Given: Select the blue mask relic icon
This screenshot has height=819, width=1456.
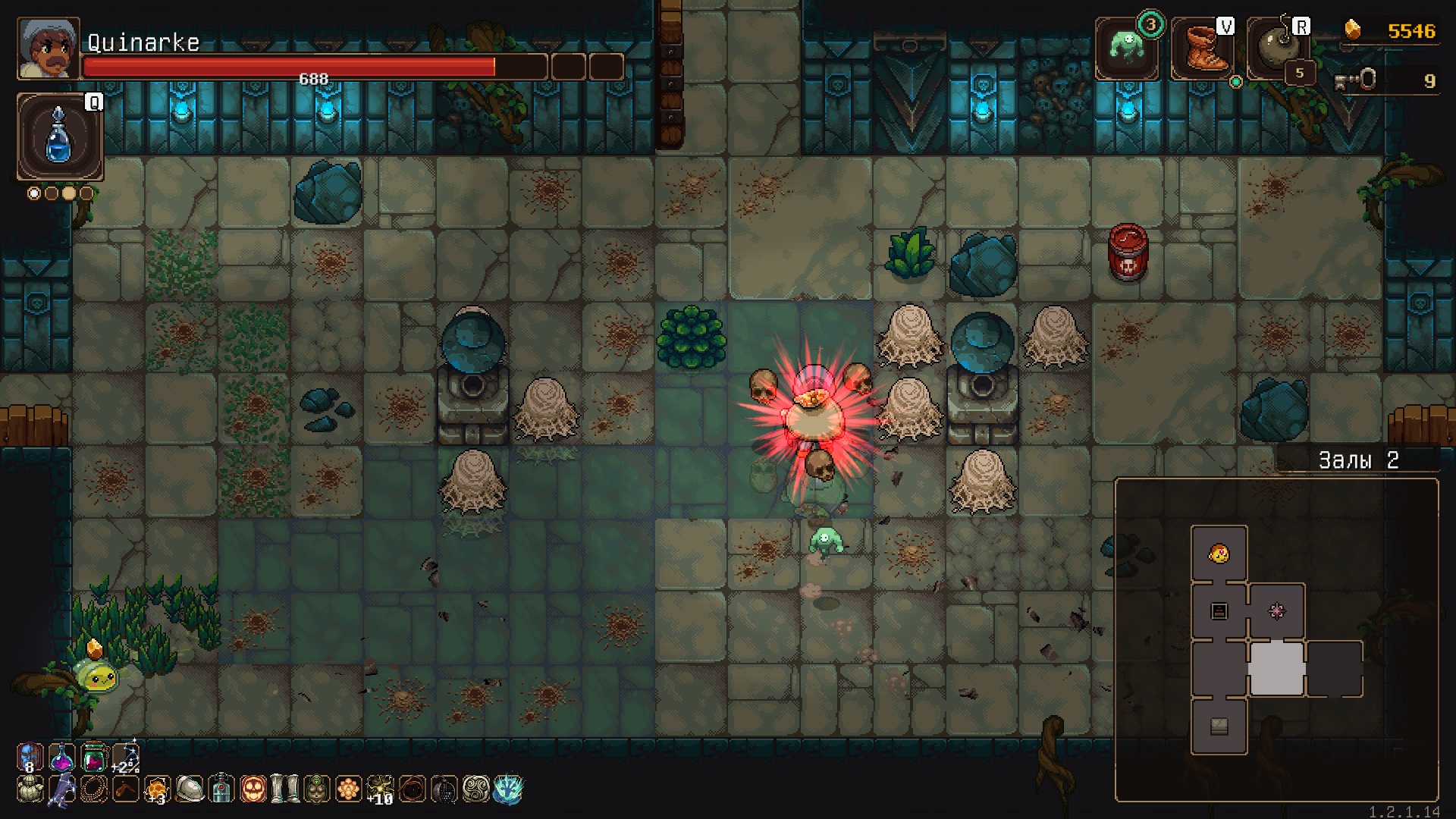Looking at the screenshot, I should click(29, 757).
